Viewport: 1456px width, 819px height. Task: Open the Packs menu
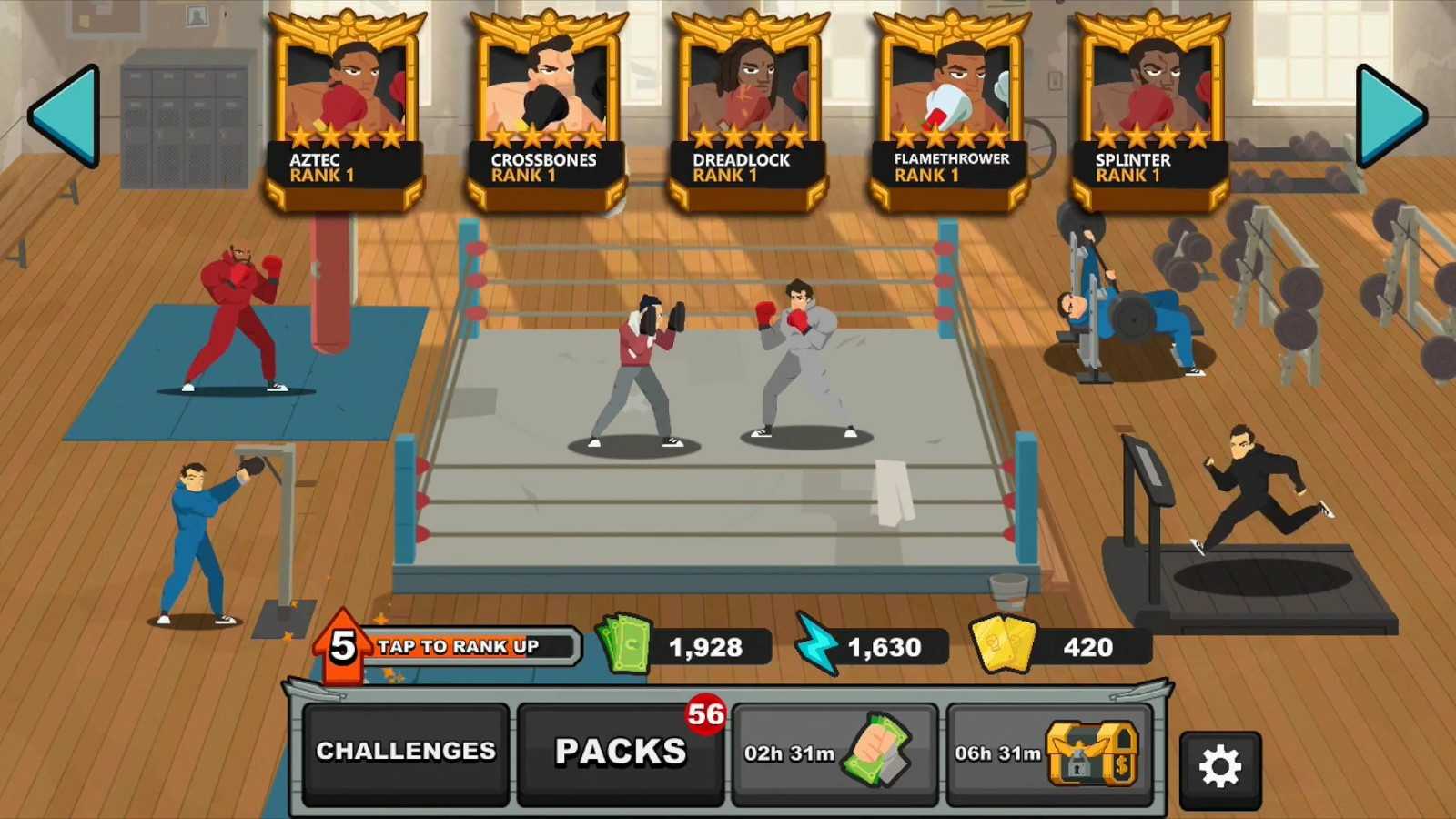[x=621, y=752]
